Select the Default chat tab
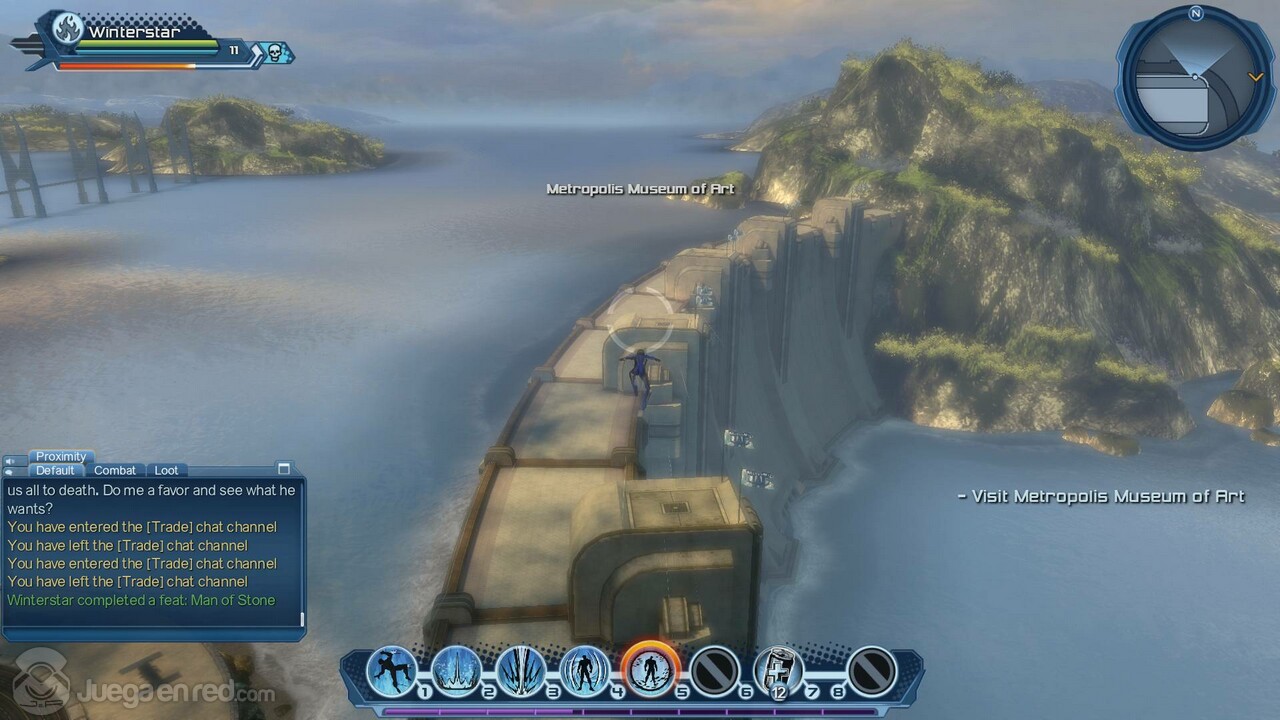This screenshot has height=720, width=1280. tap(55, 470)
